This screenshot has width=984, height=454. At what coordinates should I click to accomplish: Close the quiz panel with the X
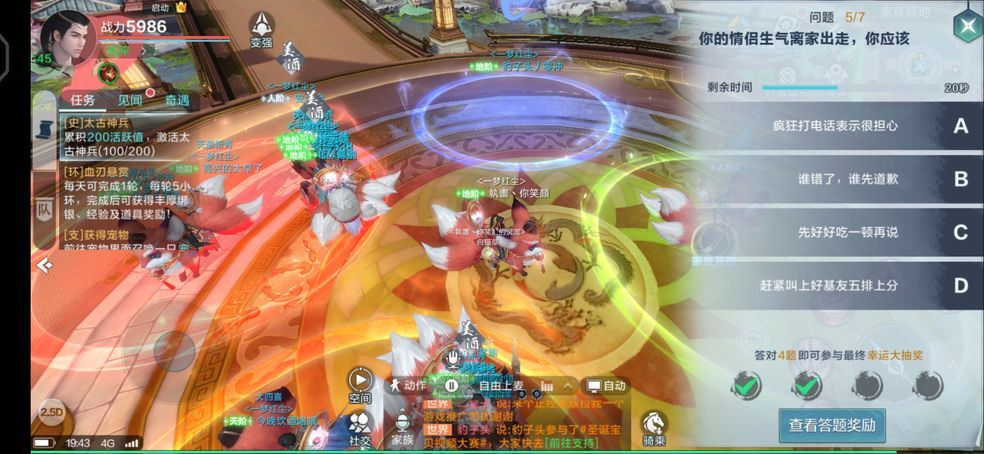tap(966, 27)
